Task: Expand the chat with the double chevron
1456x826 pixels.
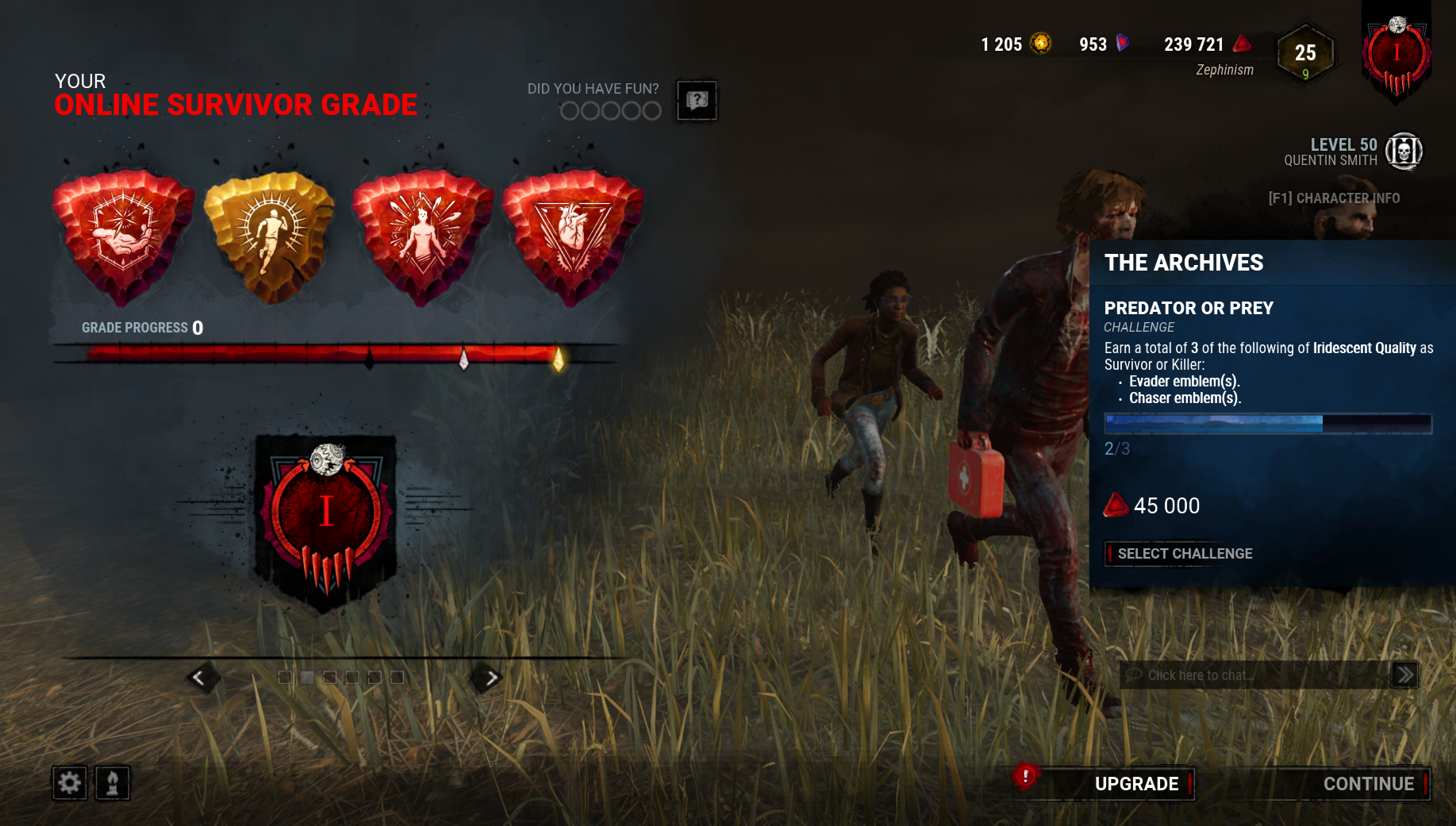Action: pos(1404,675)
